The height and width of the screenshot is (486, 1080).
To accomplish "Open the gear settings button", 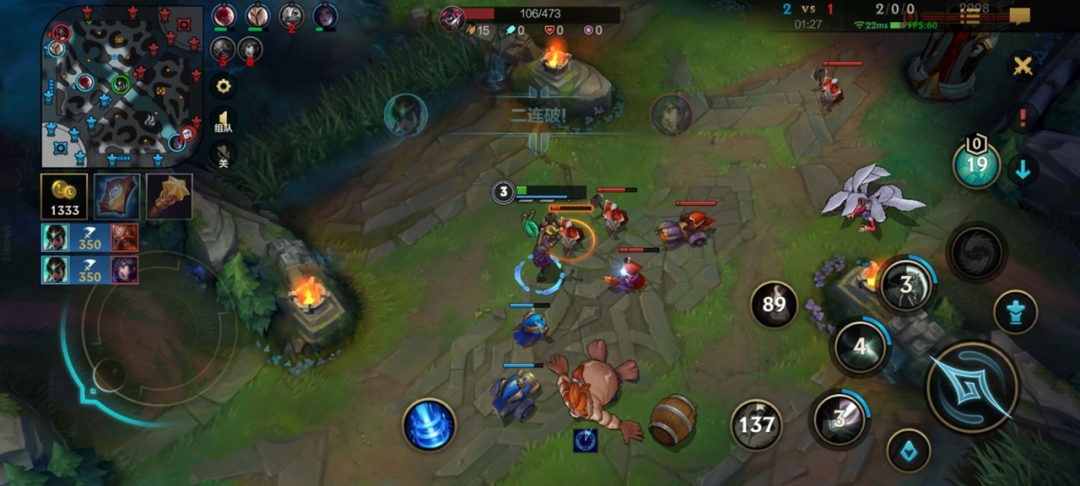I will (223, 86).
